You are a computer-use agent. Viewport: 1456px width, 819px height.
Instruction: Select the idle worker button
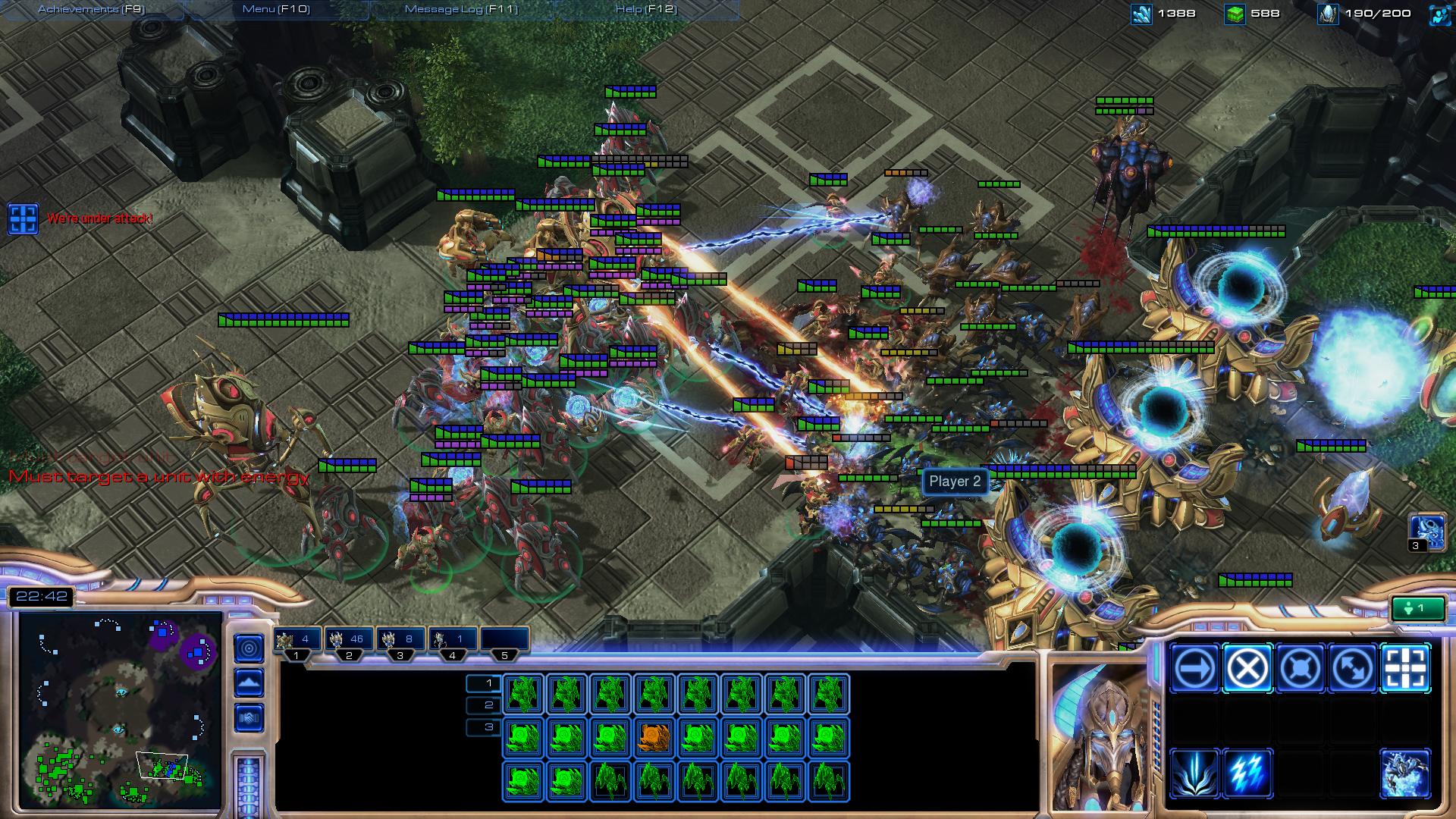[x=1417, y=608]
